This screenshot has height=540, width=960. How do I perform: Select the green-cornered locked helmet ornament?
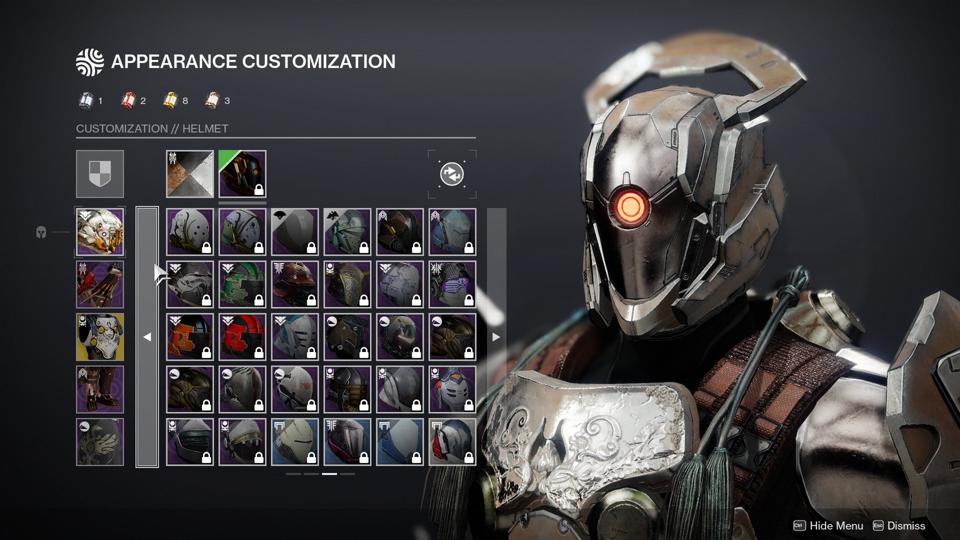tap(242, 174)
